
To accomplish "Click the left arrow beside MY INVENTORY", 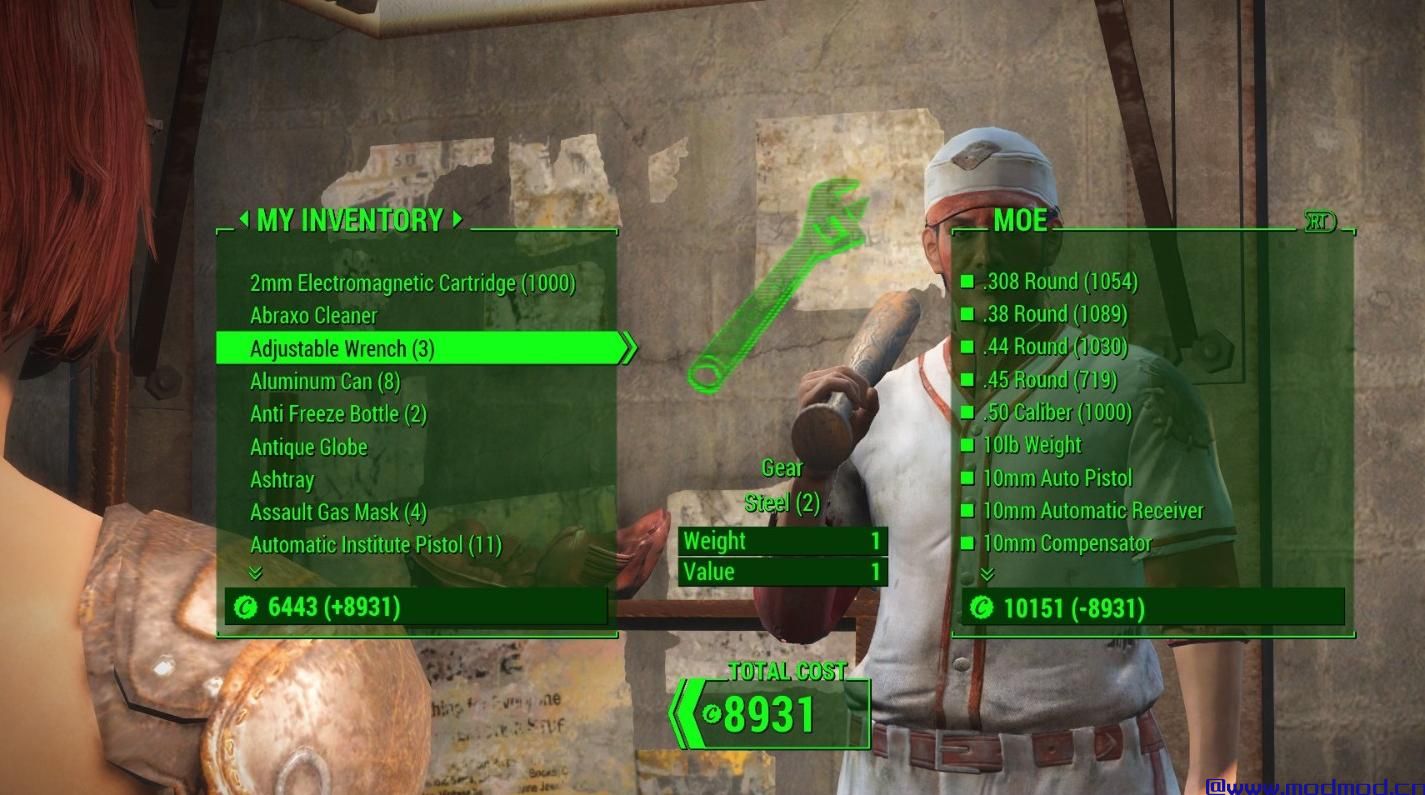I will [x=243, y=221].
